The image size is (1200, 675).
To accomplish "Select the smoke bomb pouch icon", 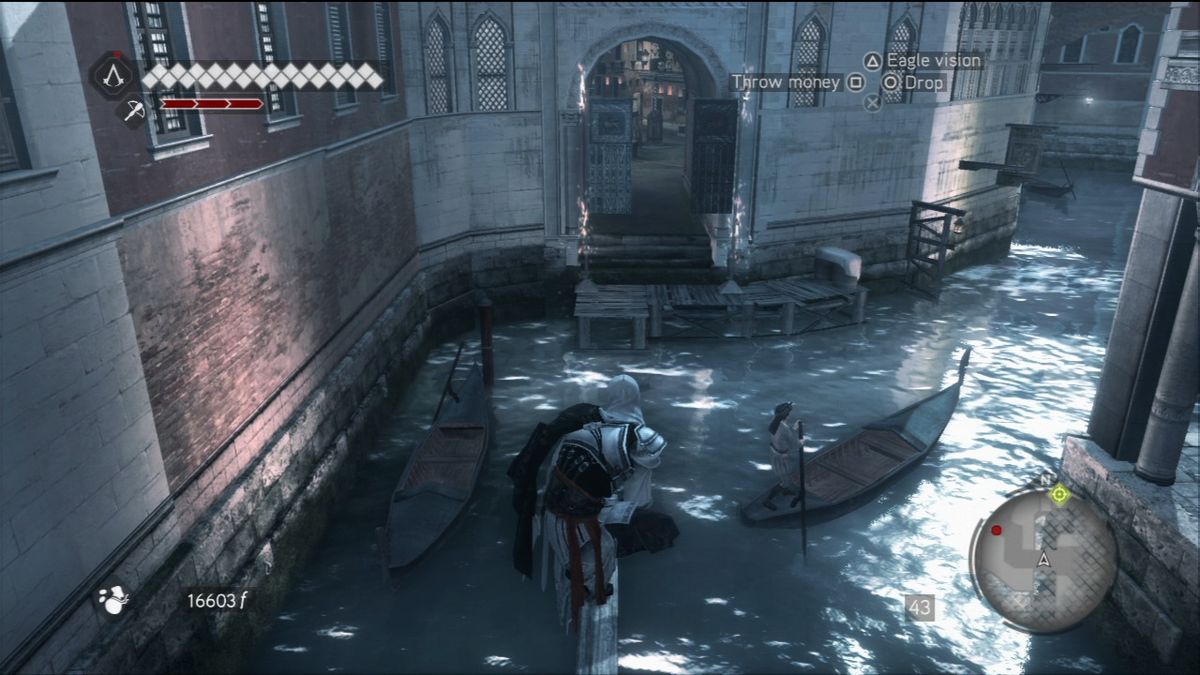I will point(113,599).
